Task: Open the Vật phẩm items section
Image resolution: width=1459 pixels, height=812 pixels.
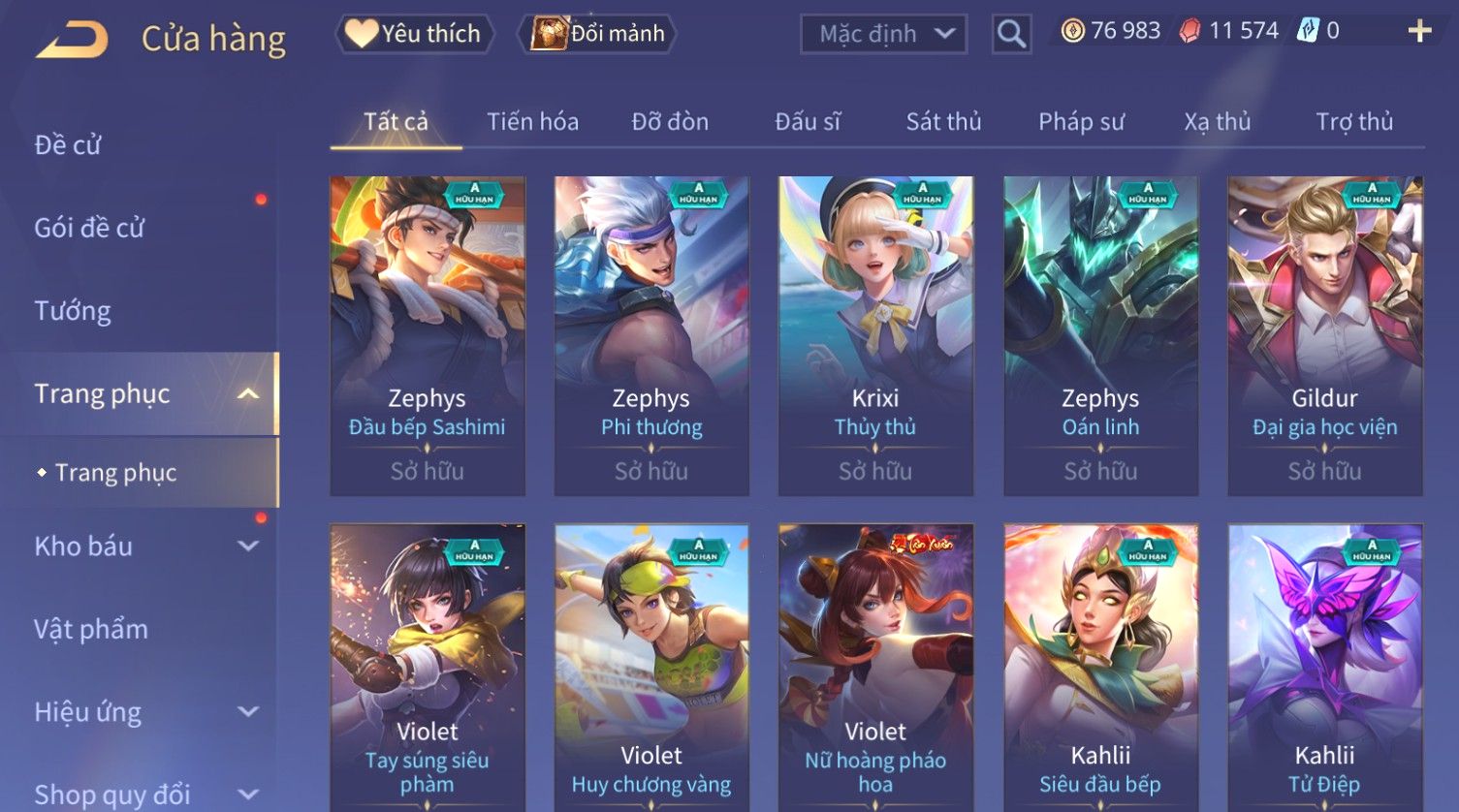Action: [x=91, y=630]
